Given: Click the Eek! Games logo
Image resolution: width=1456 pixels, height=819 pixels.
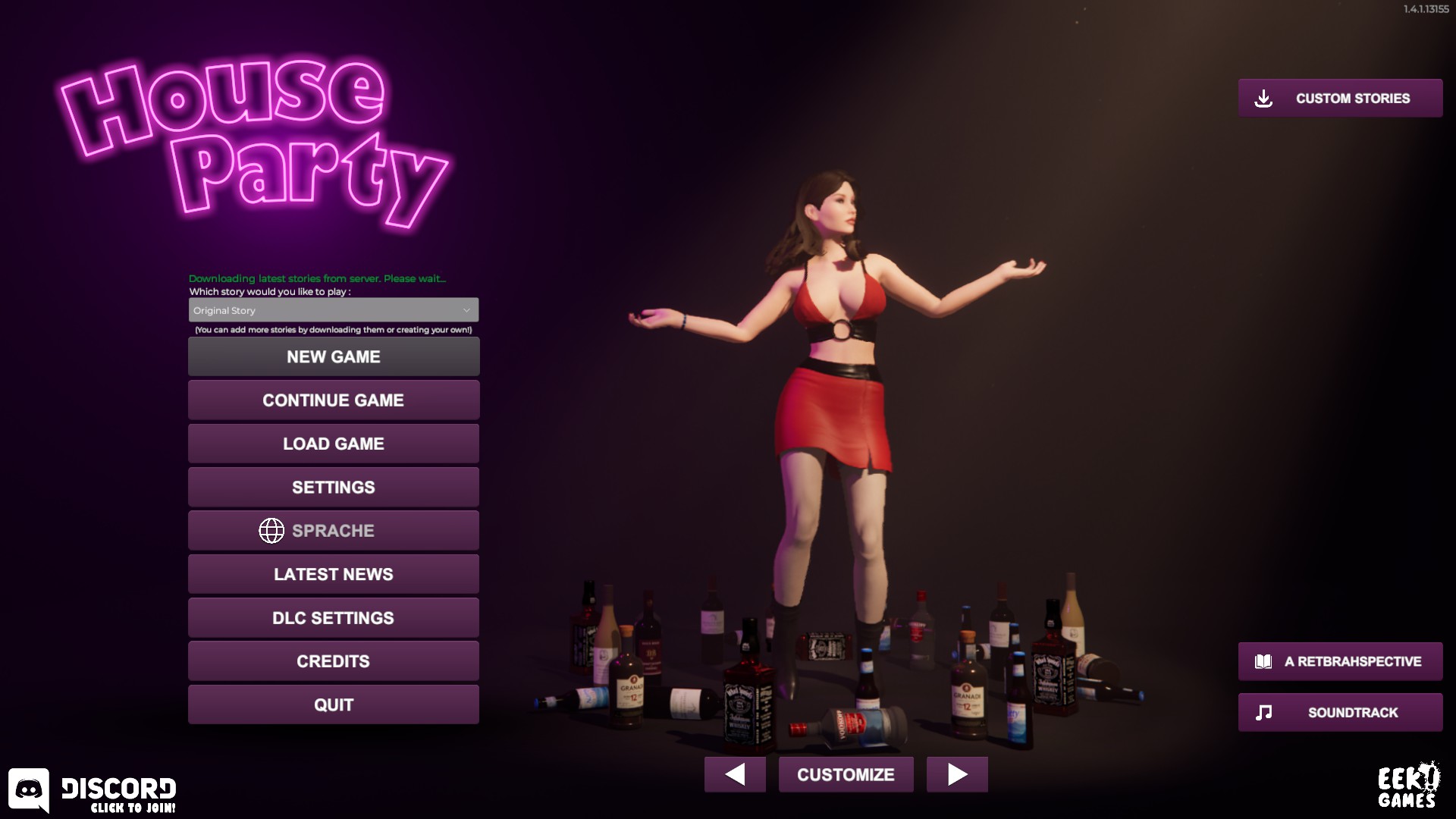Looking at the screenshot, I should (x=1407, y=786).
